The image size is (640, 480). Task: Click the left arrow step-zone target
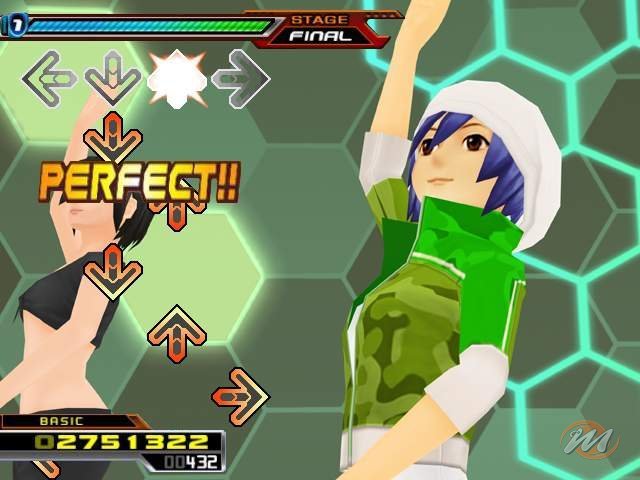pyautogui.click(x=50, y=77)
